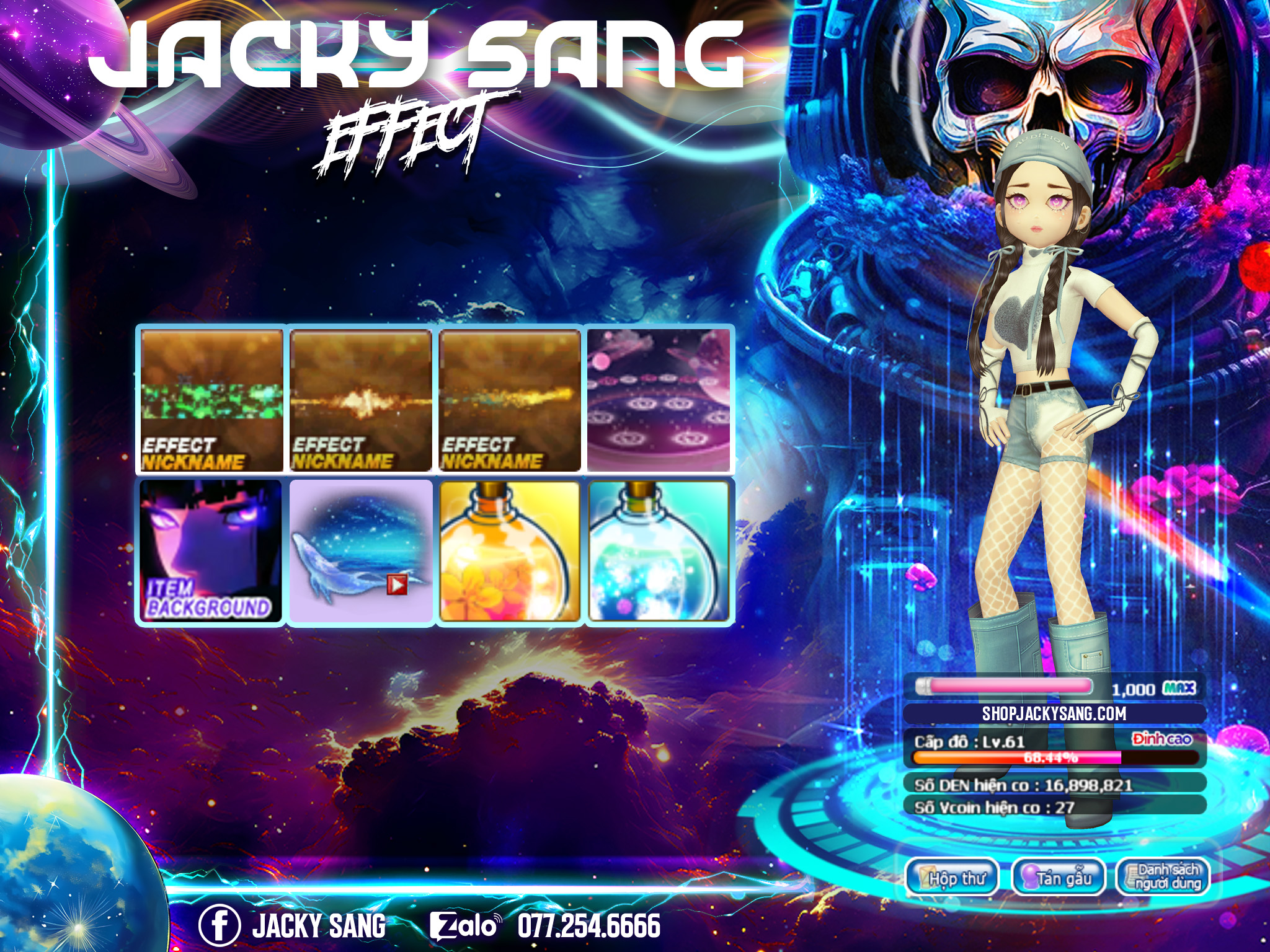Select the gold-streak Effect Nickname item

pos(510,400)
